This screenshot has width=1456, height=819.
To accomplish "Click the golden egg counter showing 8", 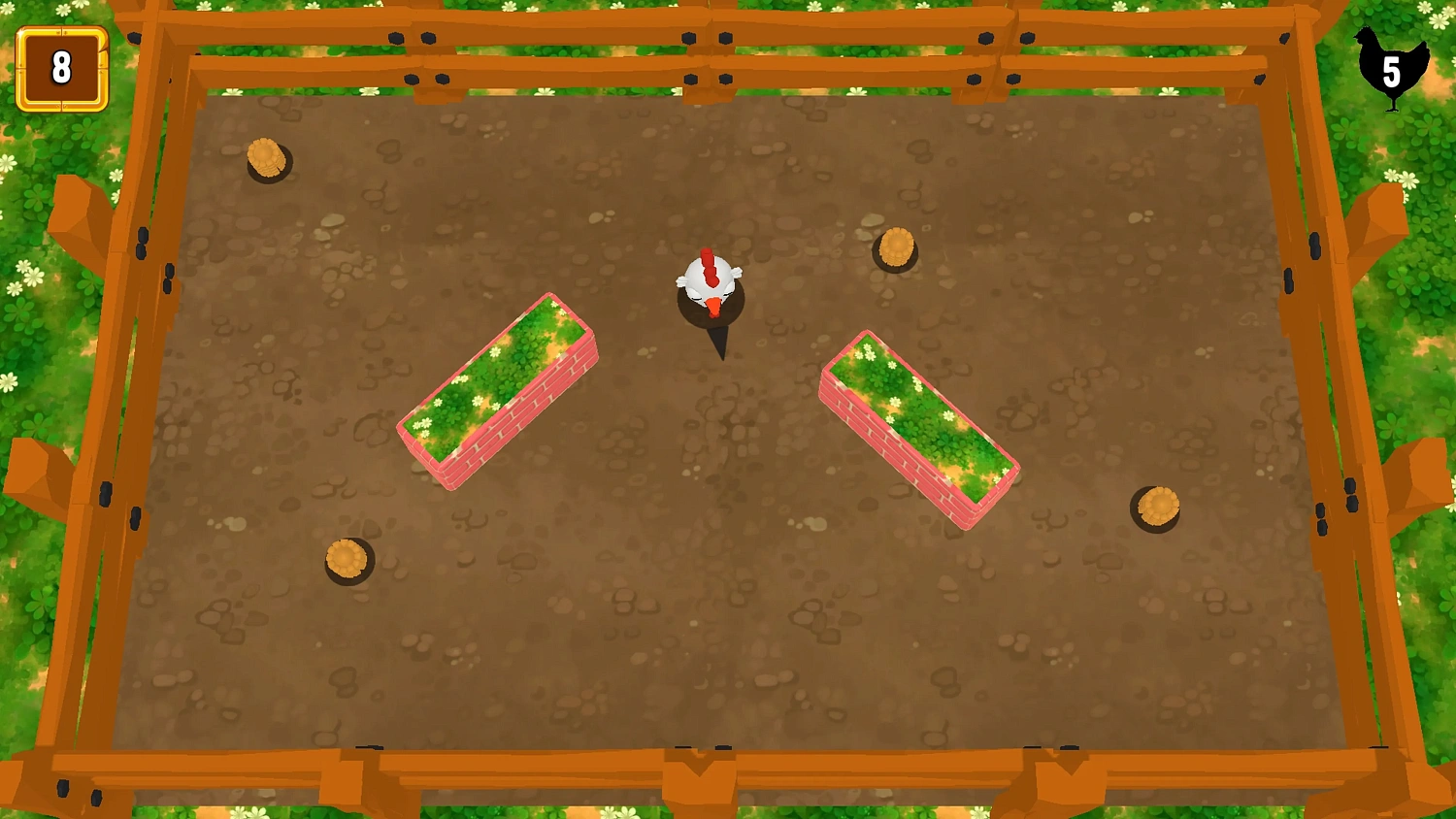I will click(60, 68).
